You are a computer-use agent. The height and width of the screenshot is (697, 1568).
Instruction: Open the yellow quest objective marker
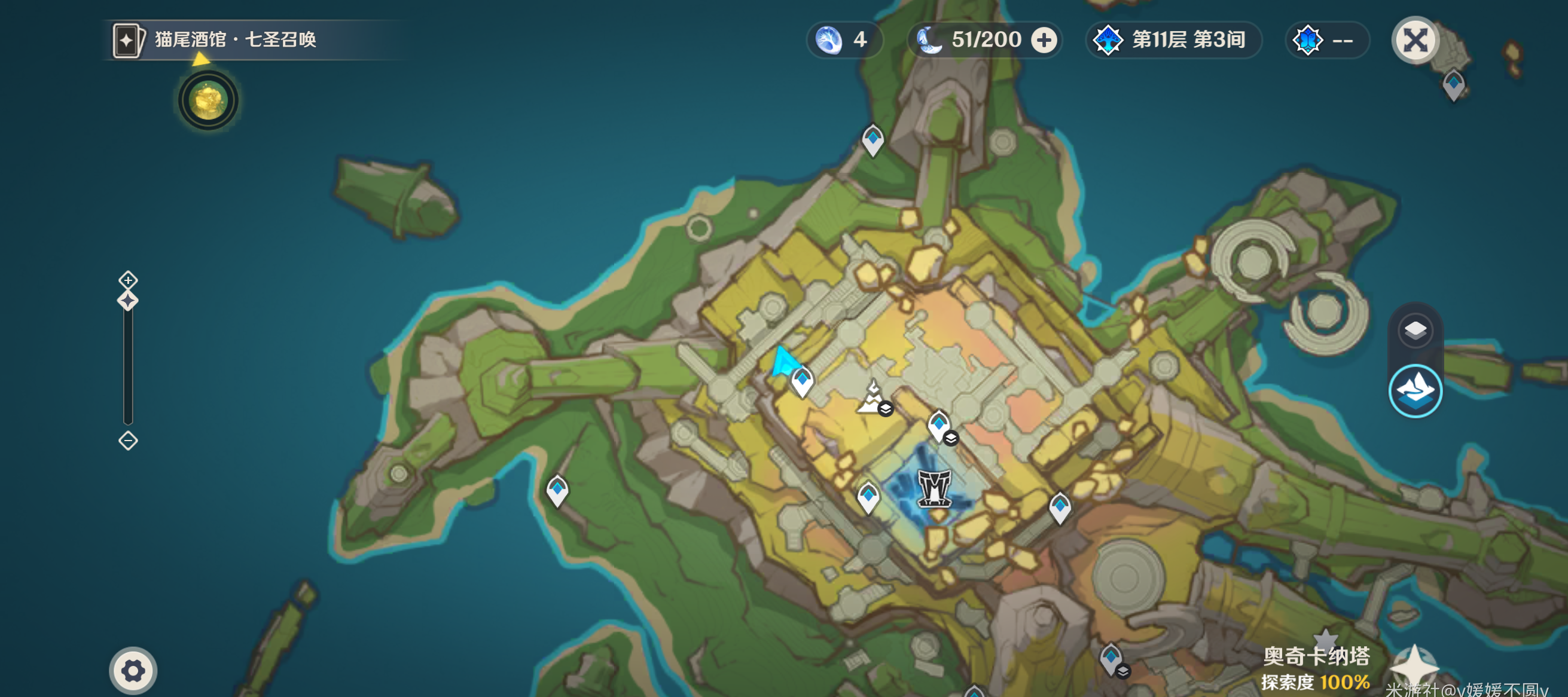click(x=208, y=100)
